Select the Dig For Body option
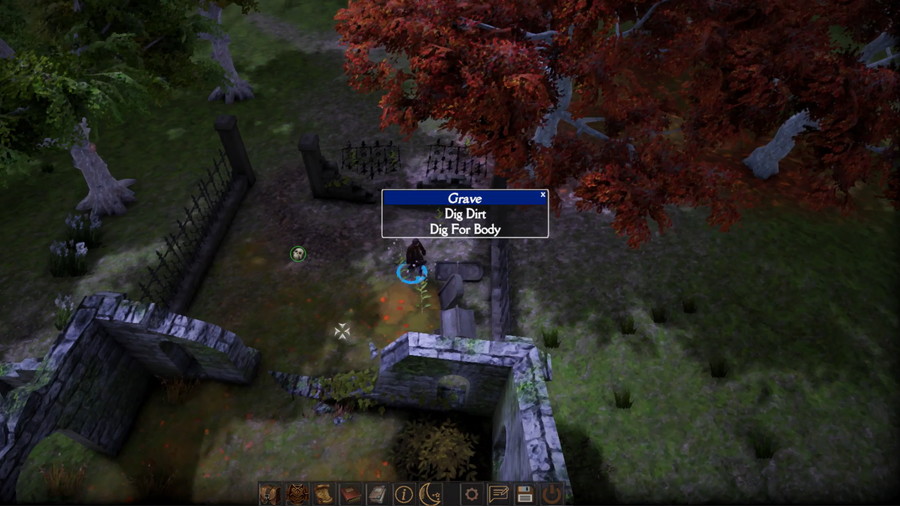This screenshot has height=506, width=900. pos(465,229)
